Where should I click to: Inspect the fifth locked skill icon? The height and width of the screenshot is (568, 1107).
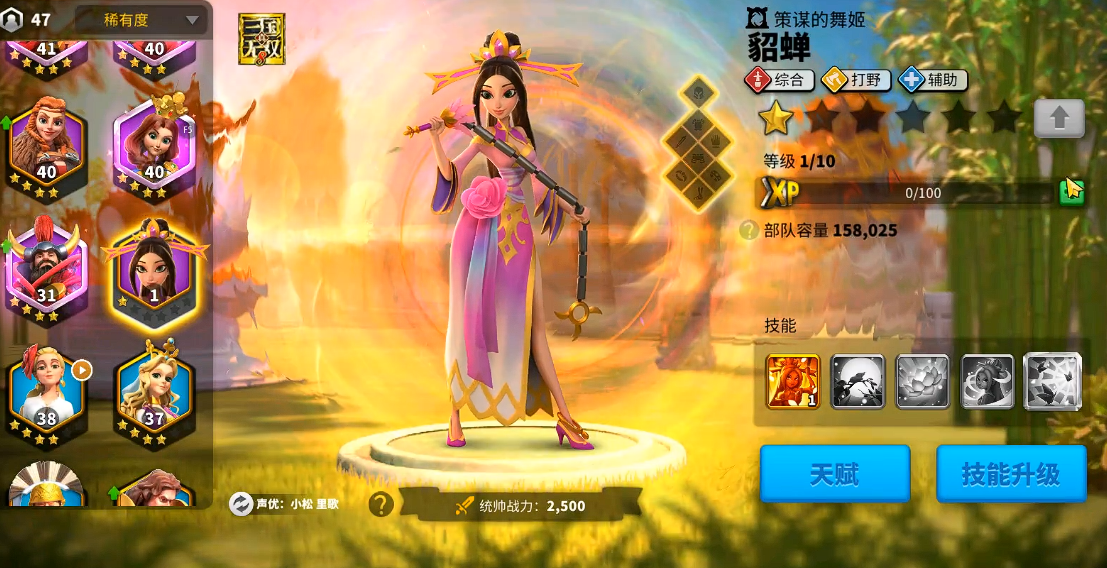coord(1052,381)
